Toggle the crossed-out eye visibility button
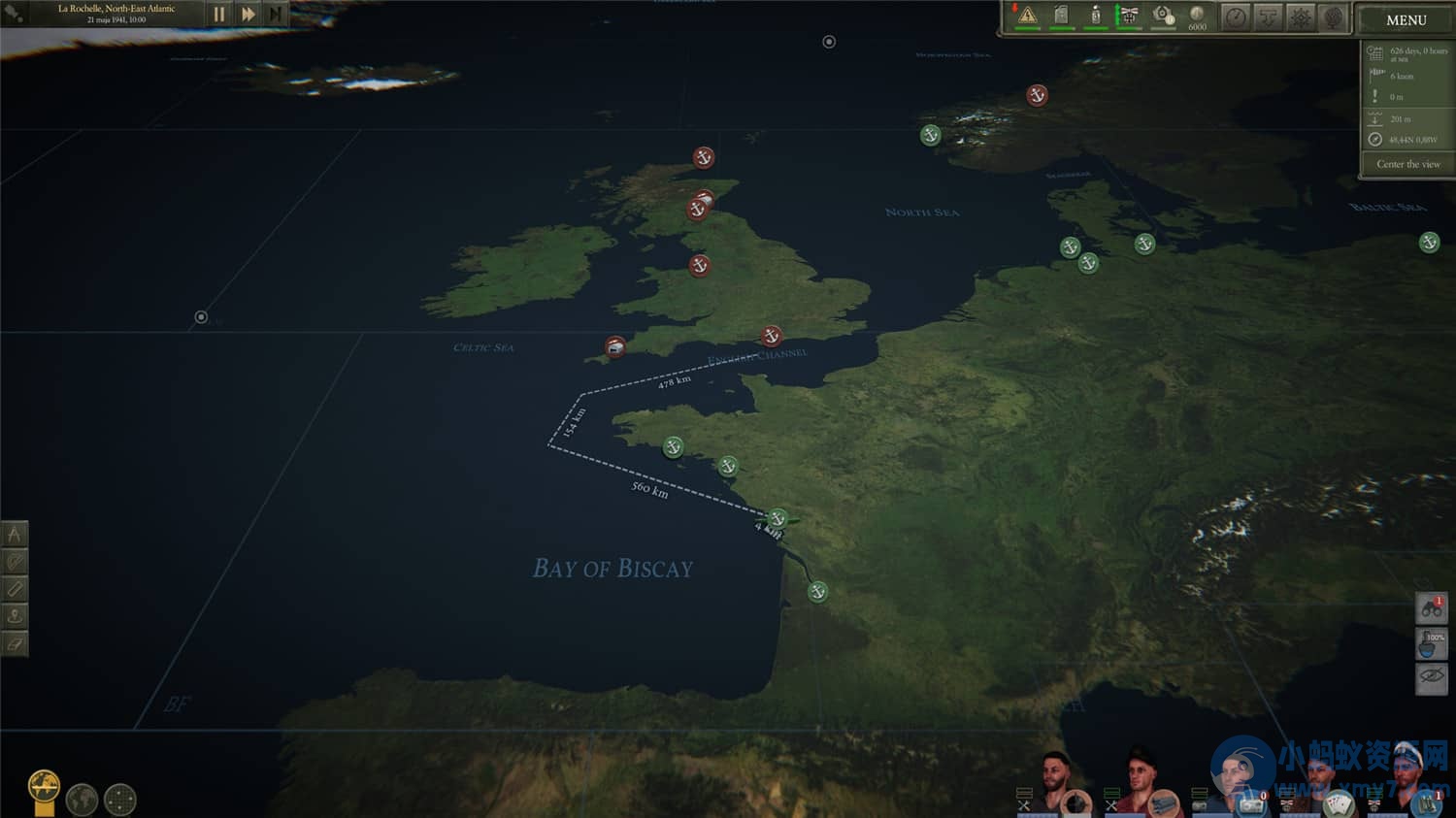The image size is (1456, 818). (x=1431, y=676)
